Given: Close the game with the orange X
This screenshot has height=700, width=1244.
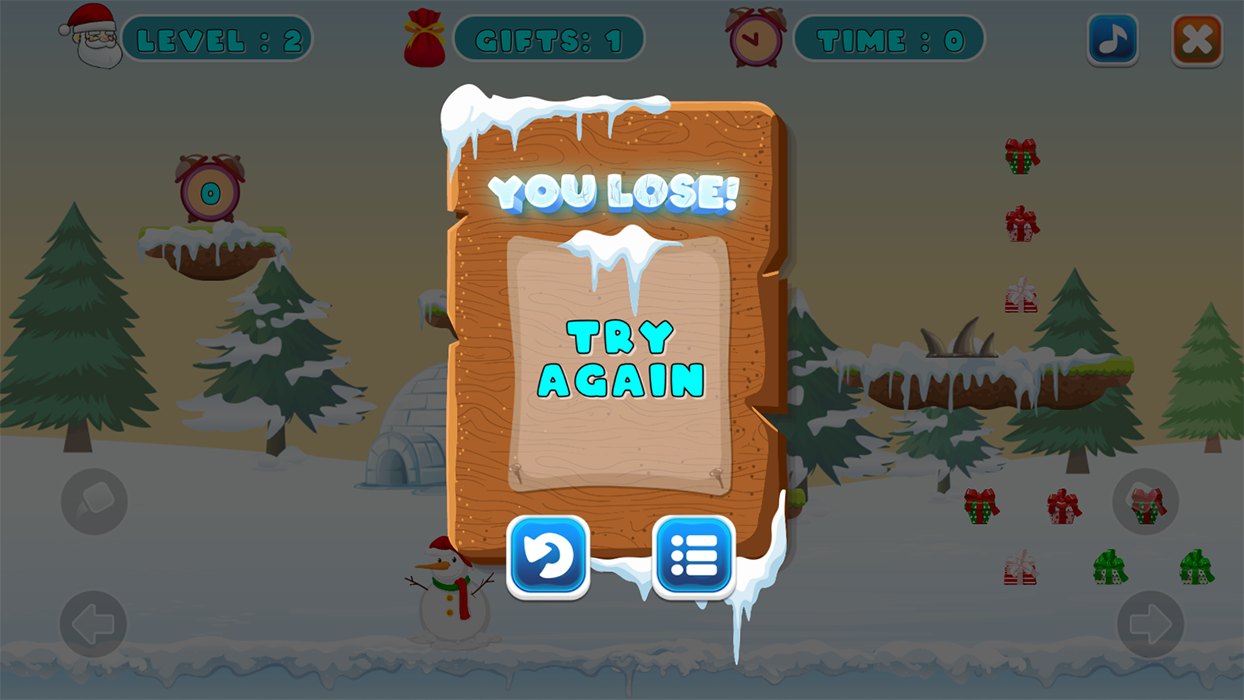Looking at the screenshot, I should point(1197,41).
